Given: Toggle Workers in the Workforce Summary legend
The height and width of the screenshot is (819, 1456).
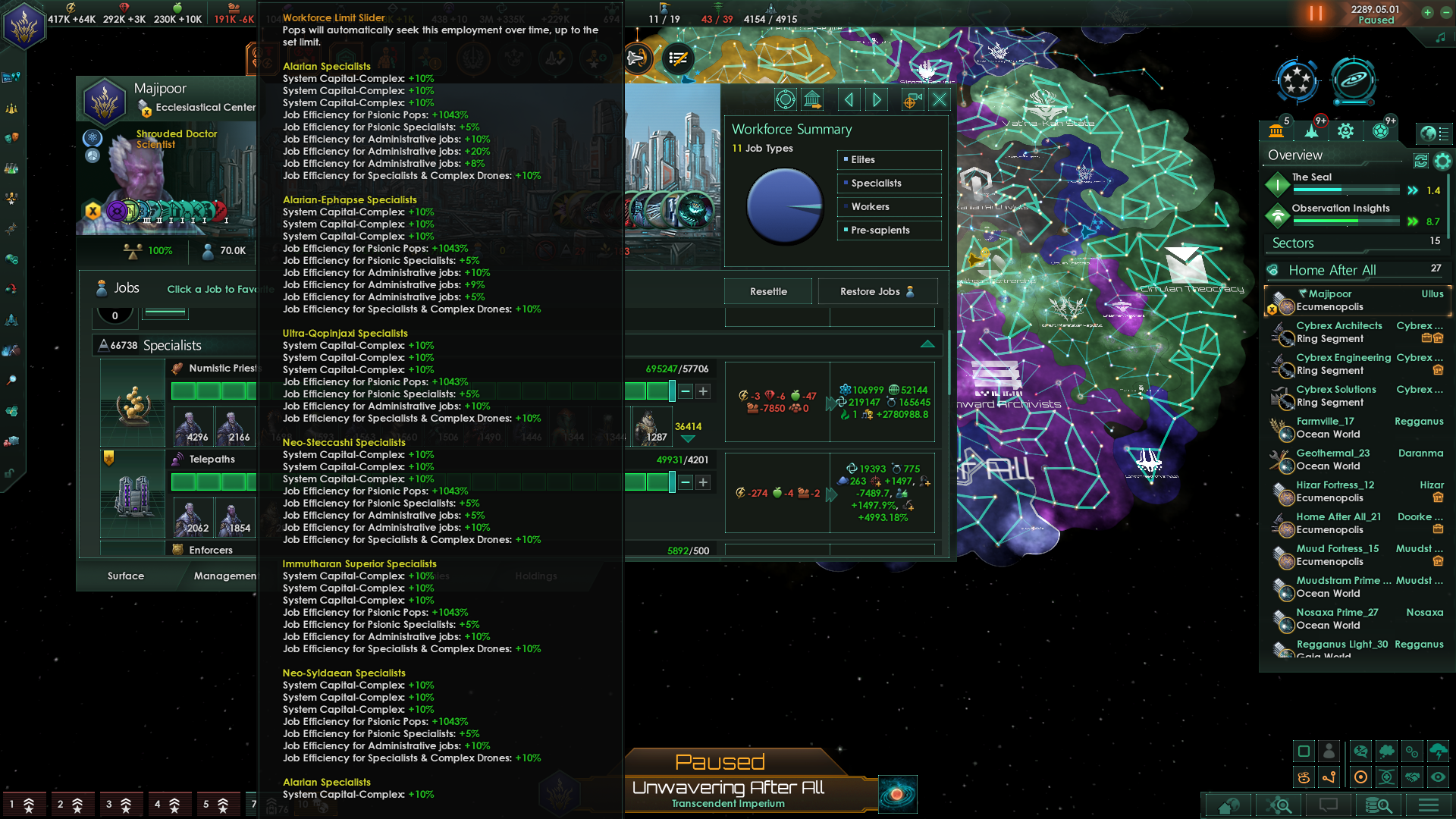Looking at the screenshot, I should [888, 206].
